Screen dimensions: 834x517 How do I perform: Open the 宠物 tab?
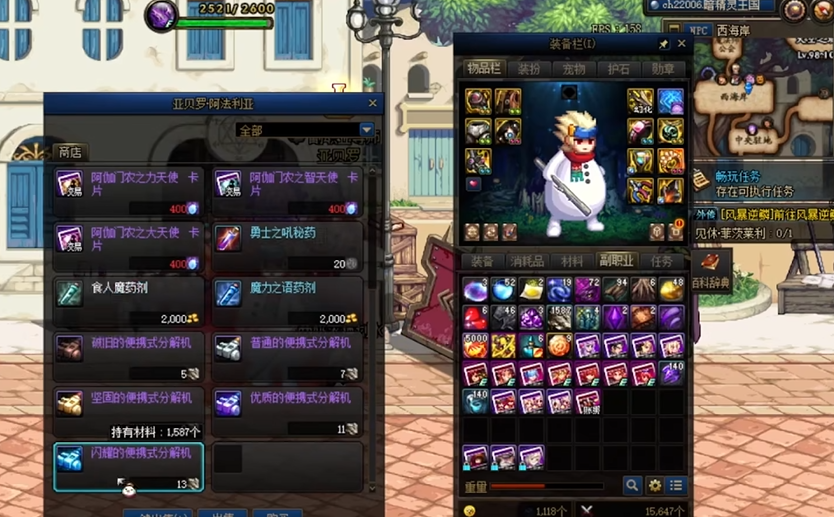click(574, 69)
